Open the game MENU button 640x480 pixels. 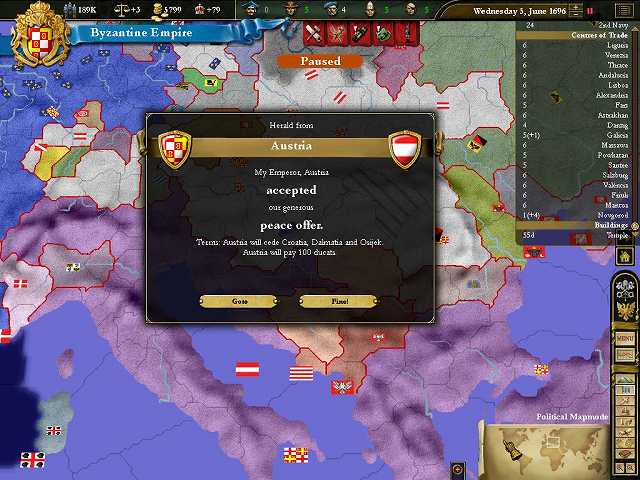(626, 339)
